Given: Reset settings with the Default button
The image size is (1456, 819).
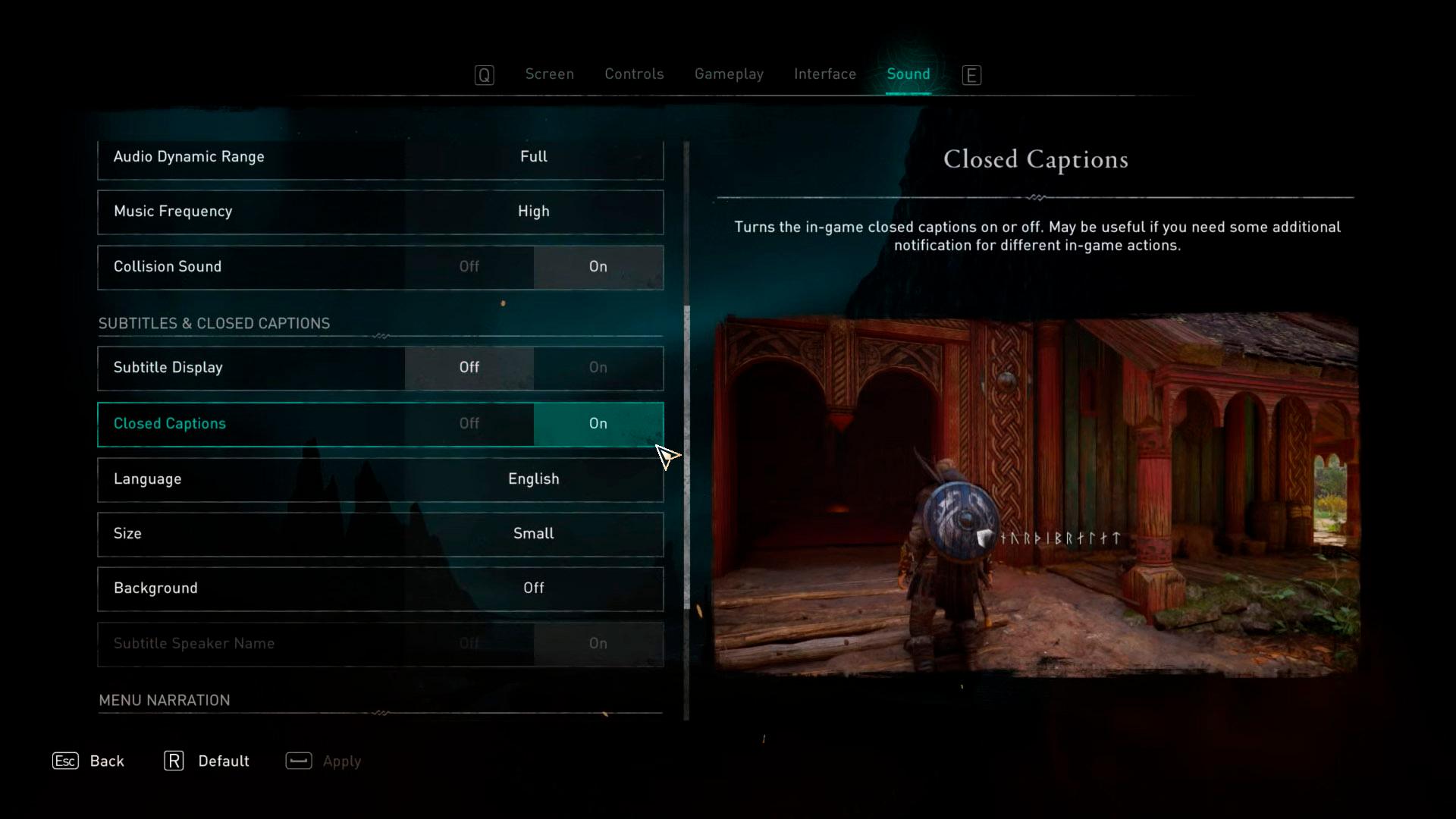Looking at the screenshot, I should coord(207,761).
